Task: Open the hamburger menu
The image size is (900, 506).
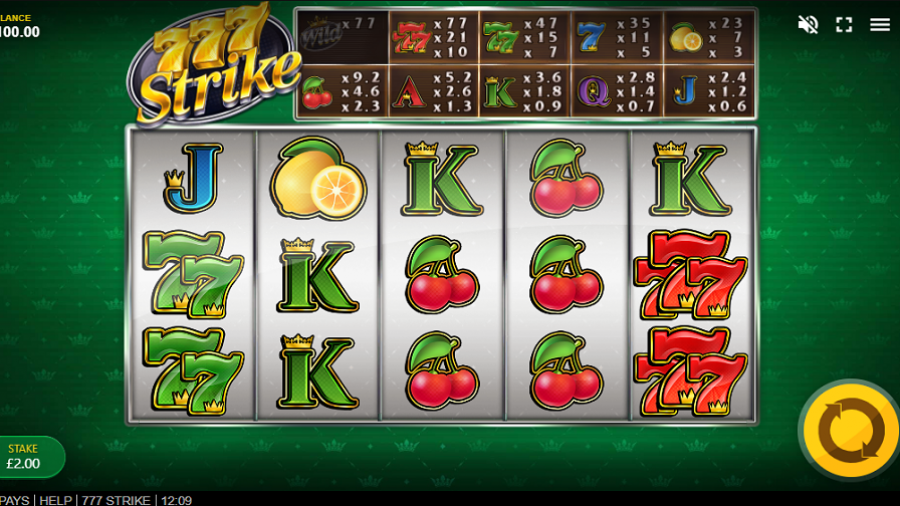Action: (x=880, y=24)
